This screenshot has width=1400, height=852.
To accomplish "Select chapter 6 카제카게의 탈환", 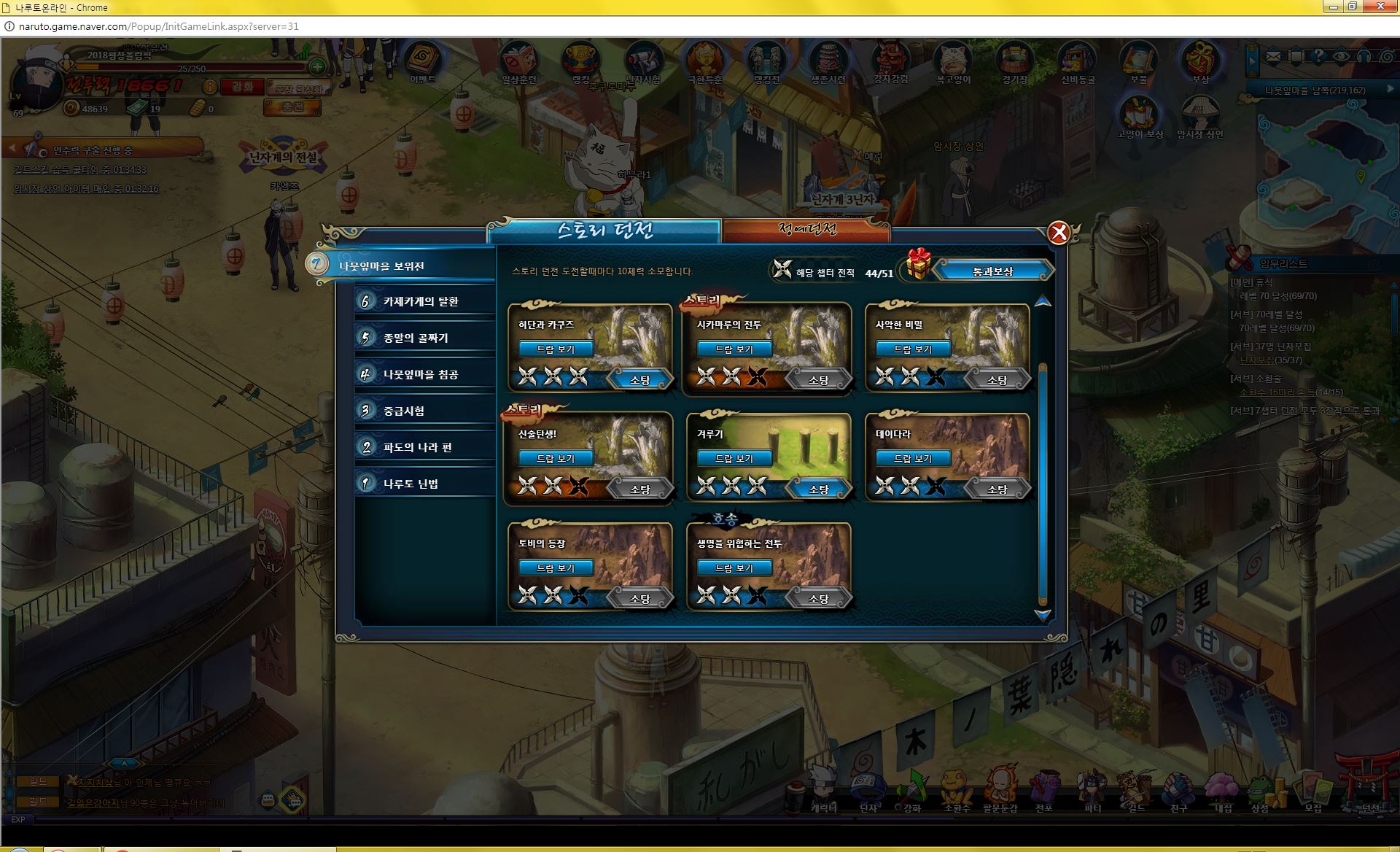I will (421, 301).
